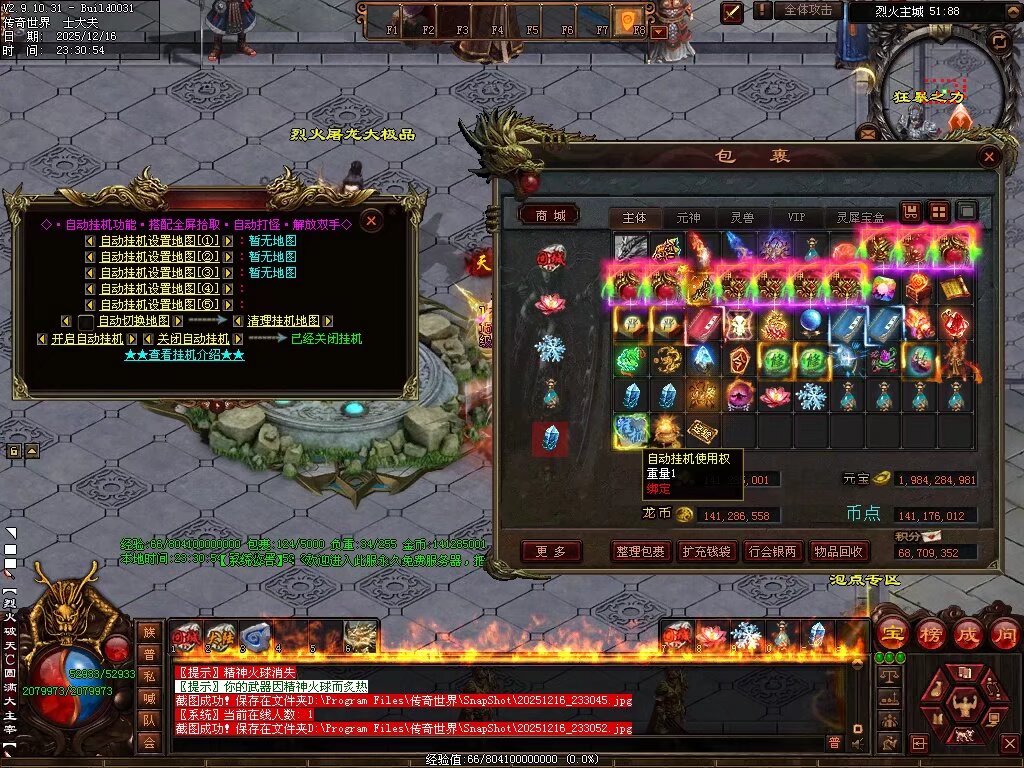Open the 商城 shop button
Viewport: 1024px width, 768px height.
(549, 215)
